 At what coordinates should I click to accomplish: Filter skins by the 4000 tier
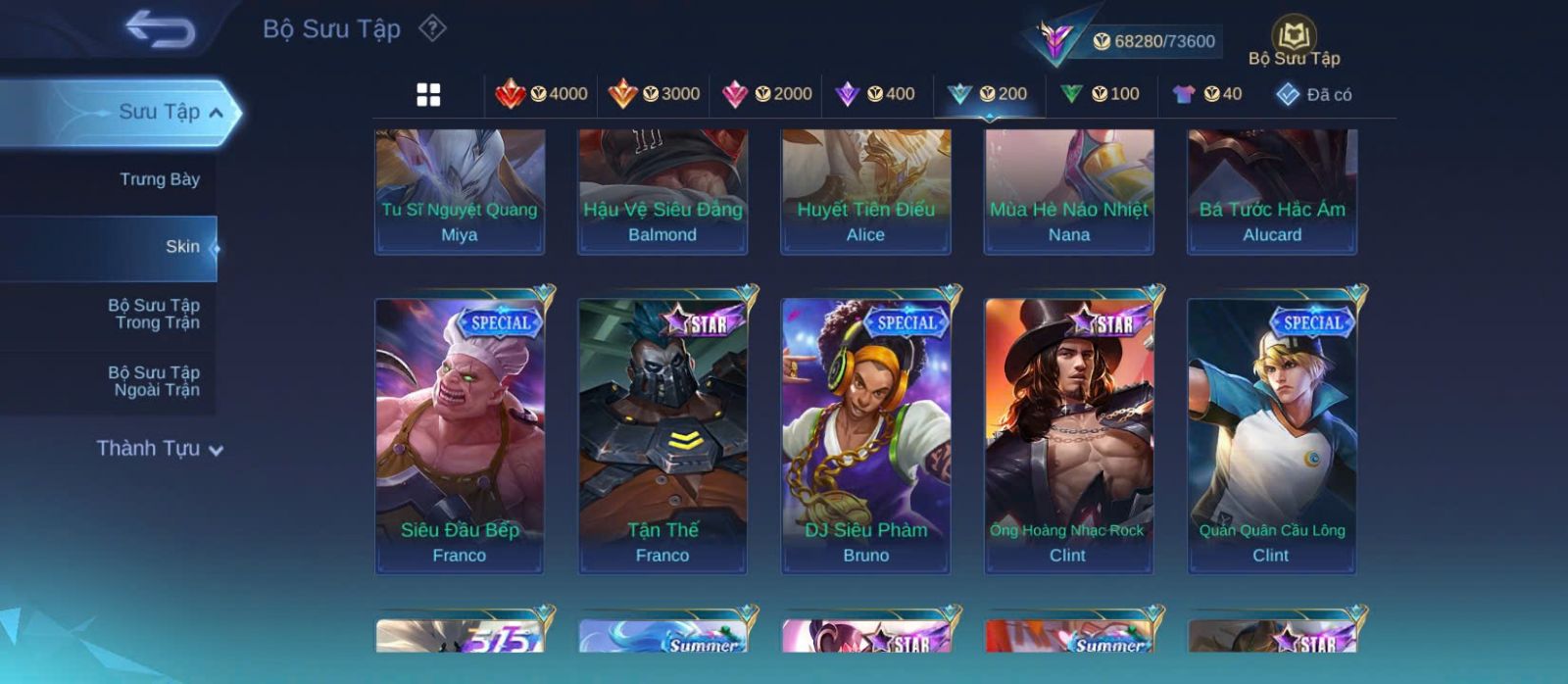(542, 94)
